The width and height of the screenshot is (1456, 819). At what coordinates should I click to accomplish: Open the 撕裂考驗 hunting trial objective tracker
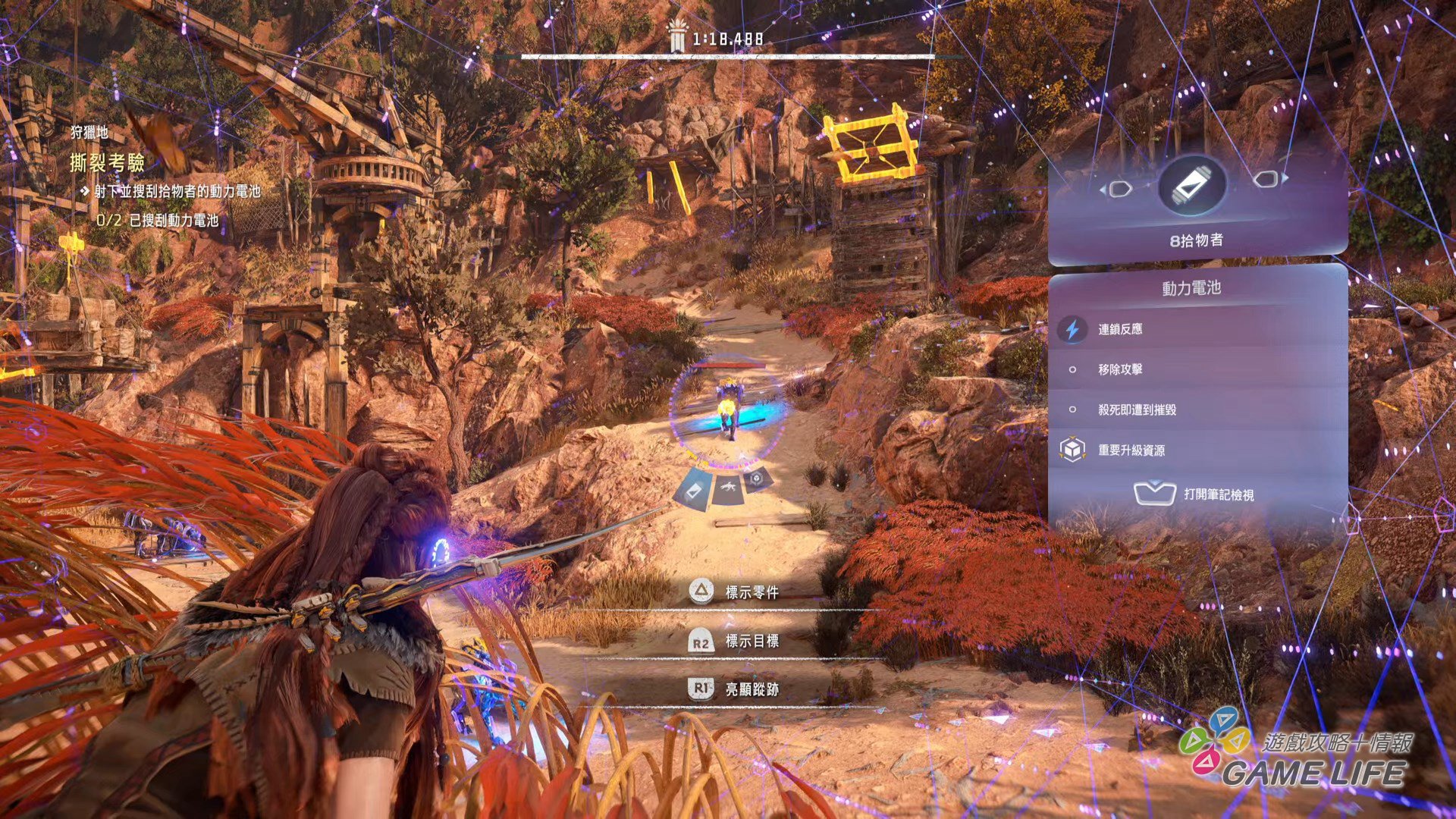(x=107, y=162)
